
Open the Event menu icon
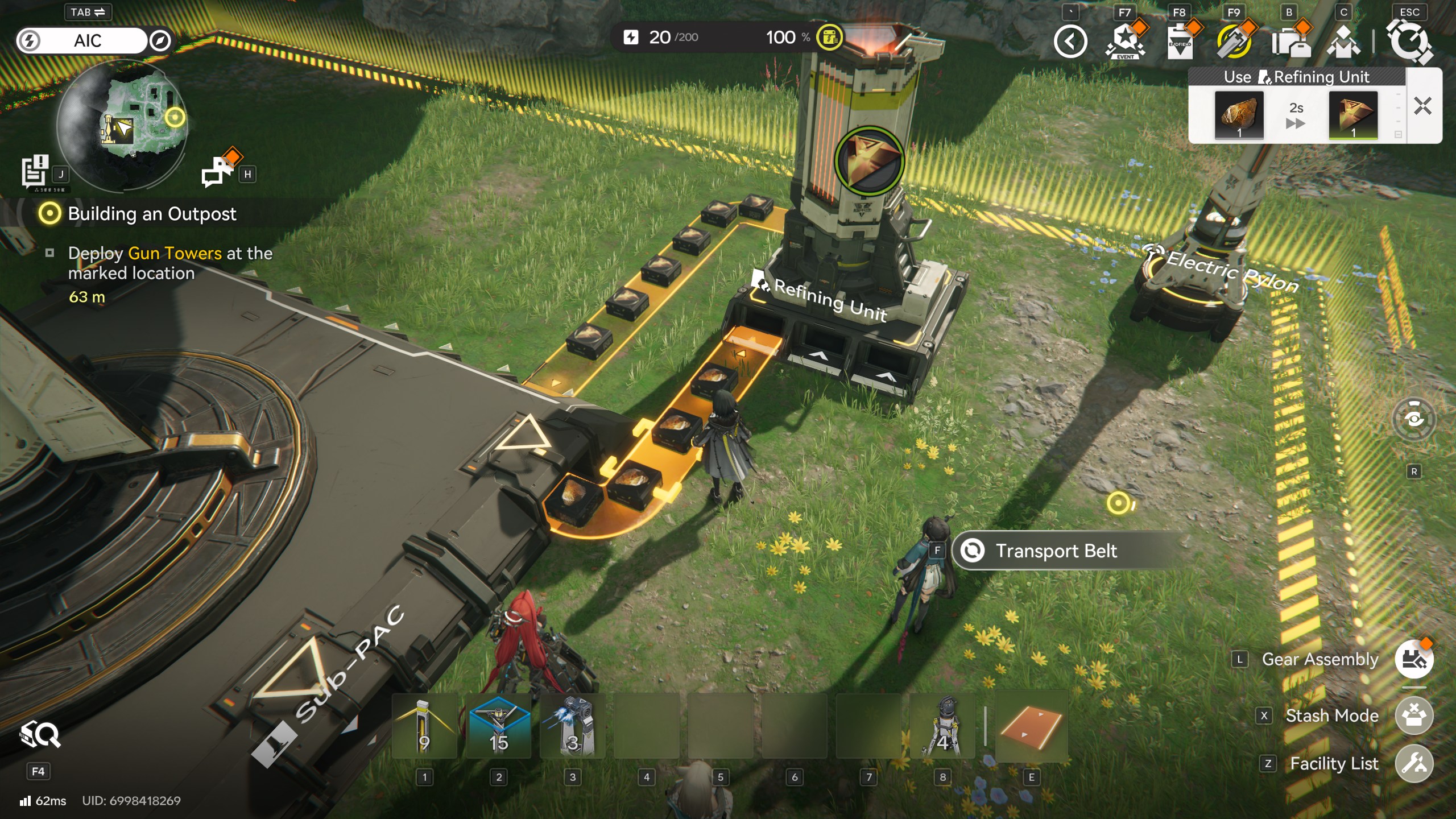click(x=1124, y=42)
